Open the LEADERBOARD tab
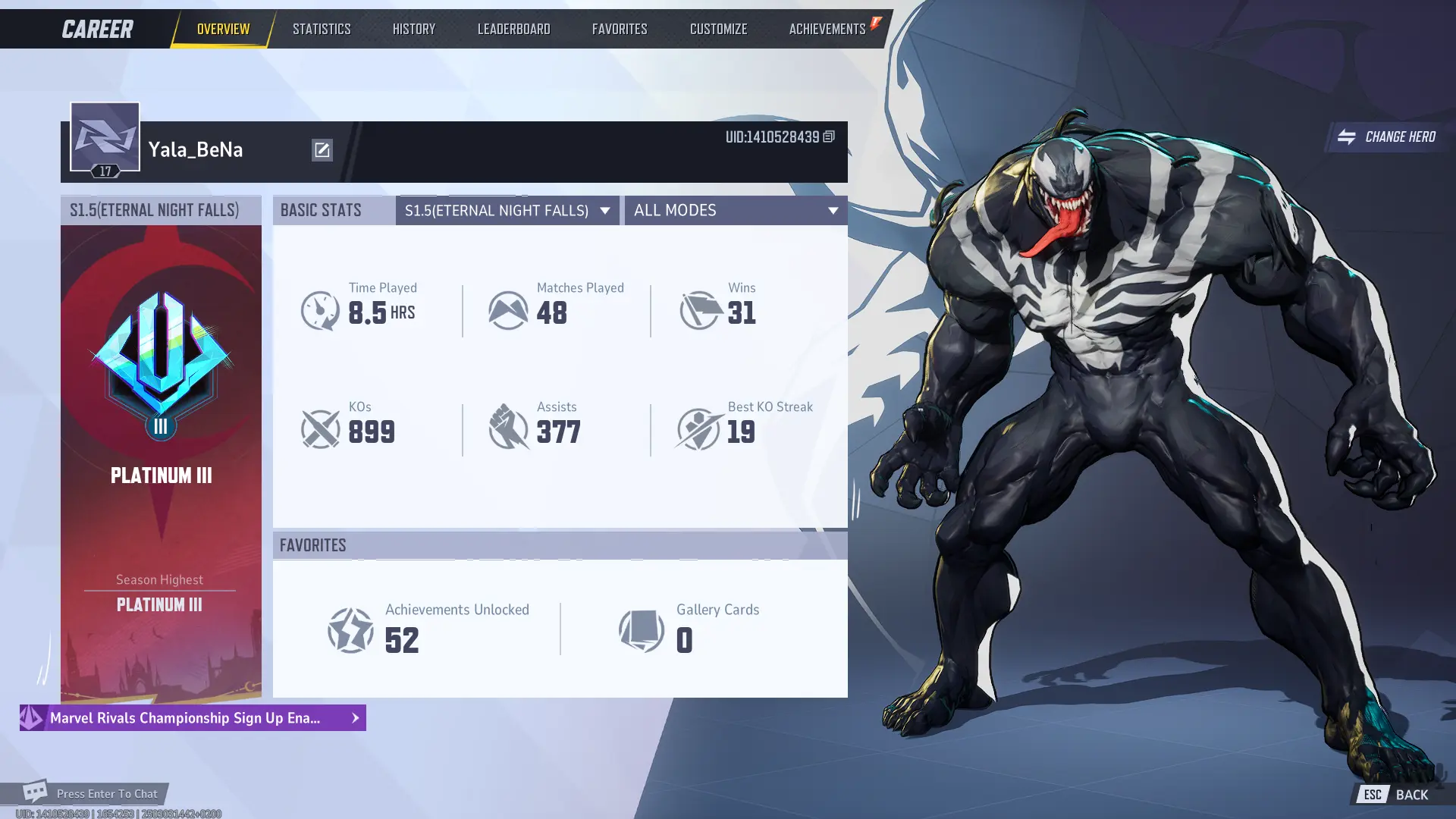 [513, 28]
